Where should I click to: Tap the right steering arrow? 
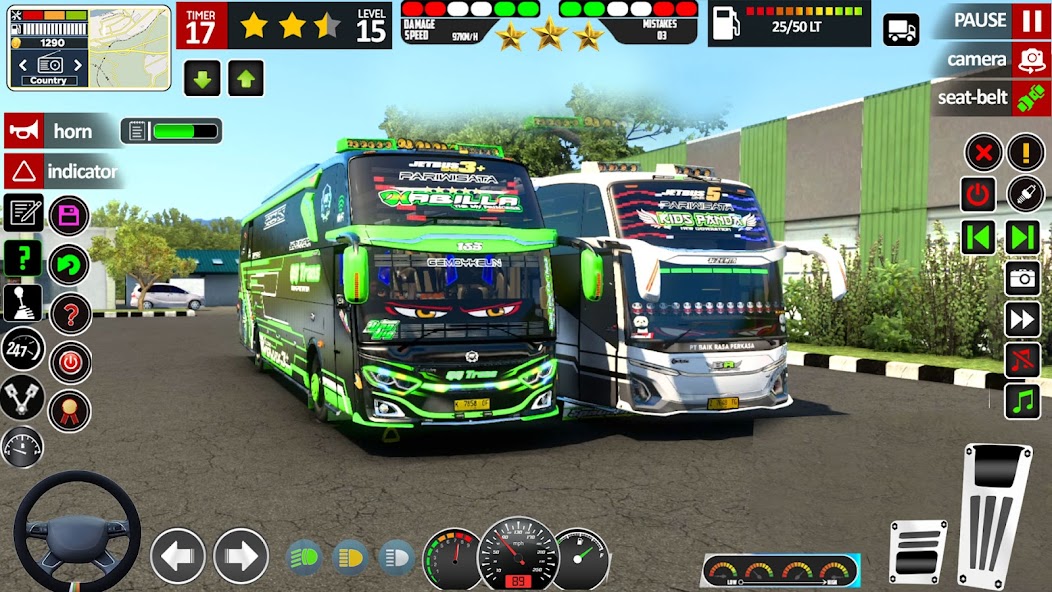point(241,556)
